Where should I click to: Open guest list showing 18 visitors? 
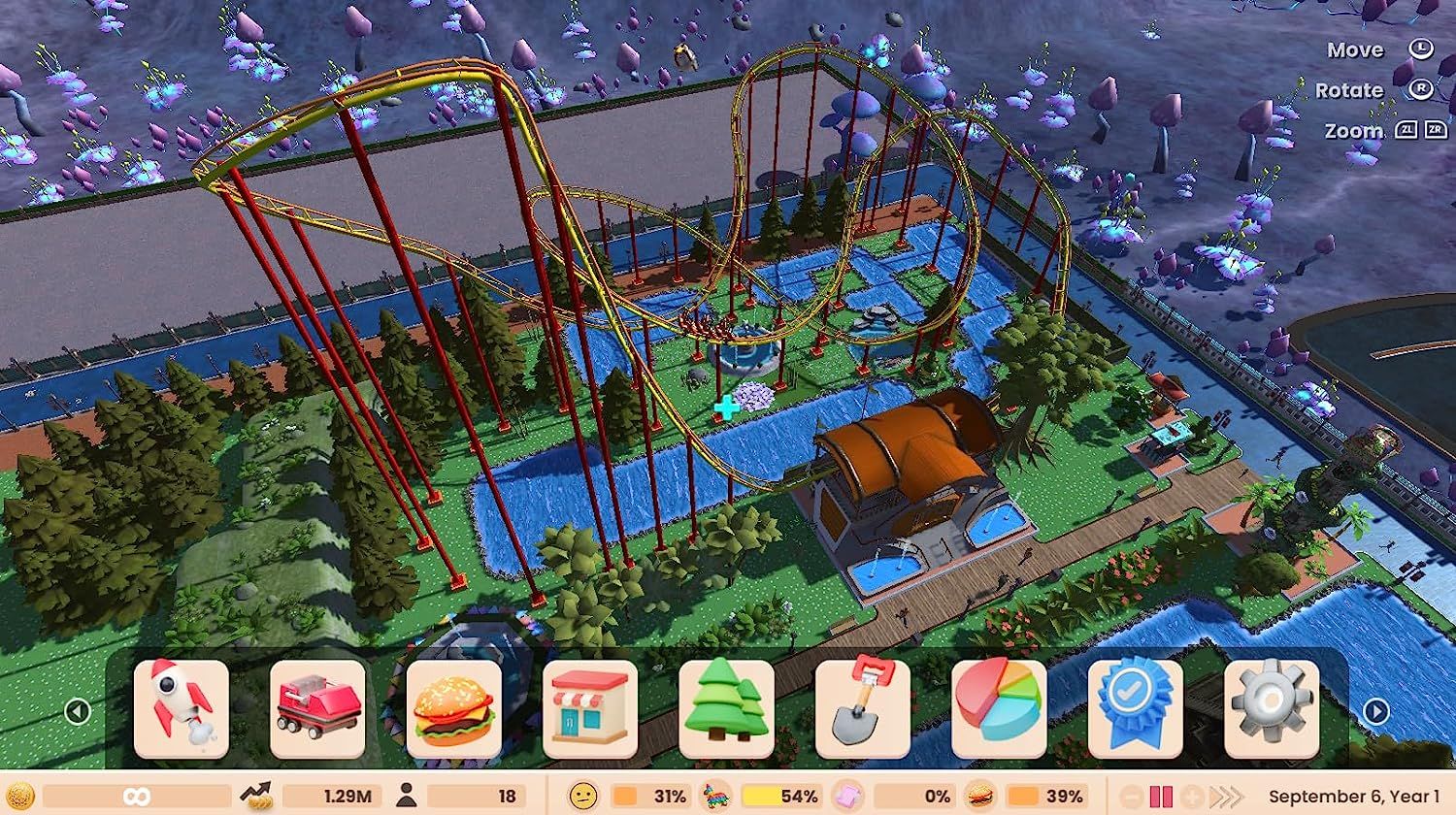pos(466,796)
